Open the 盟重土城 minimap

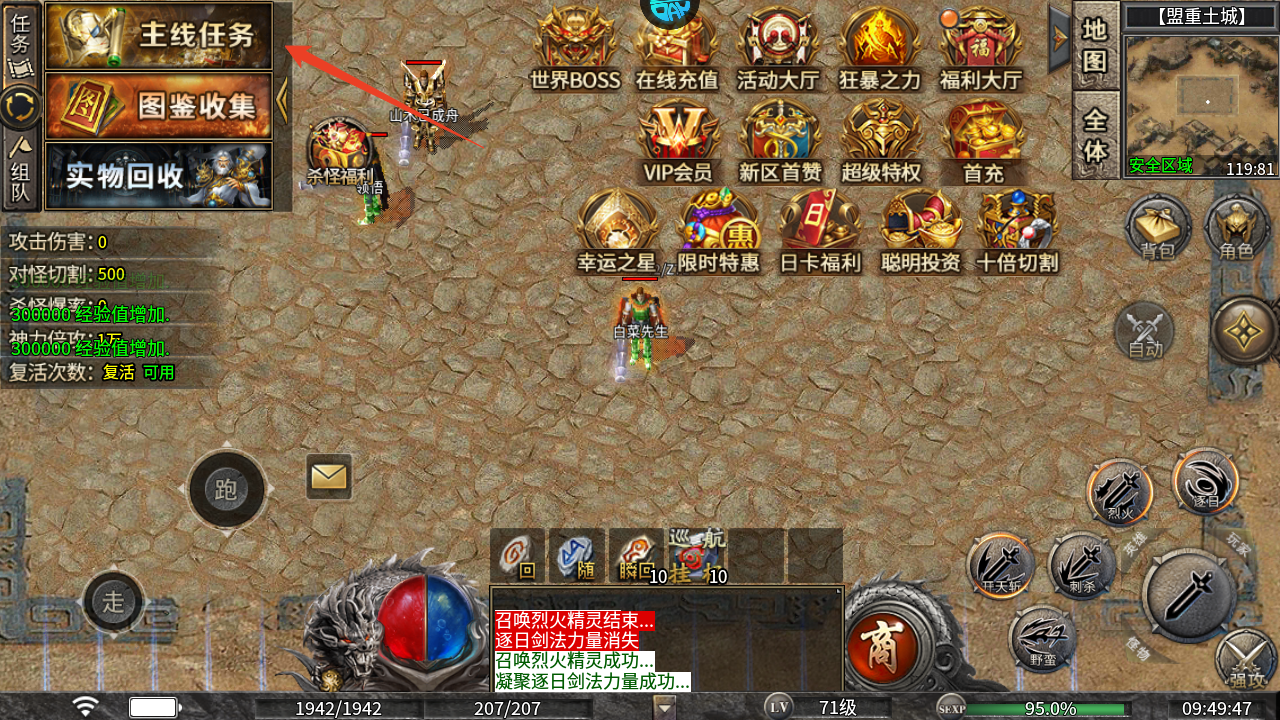[1201, 104]
